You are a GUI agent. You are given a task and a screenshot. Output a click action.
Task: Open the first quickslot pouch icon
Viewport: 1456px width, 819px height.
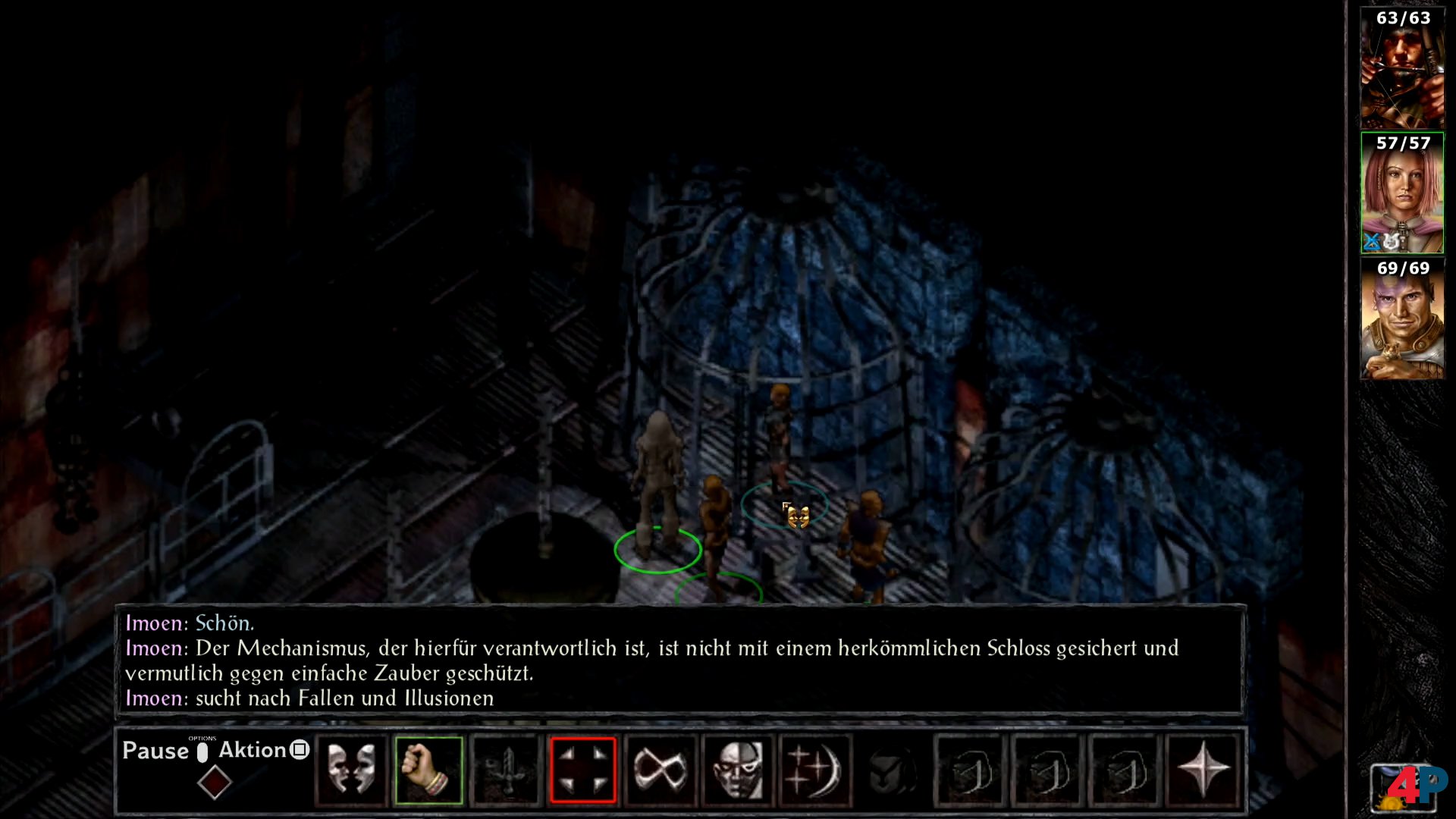coord(971,769)
